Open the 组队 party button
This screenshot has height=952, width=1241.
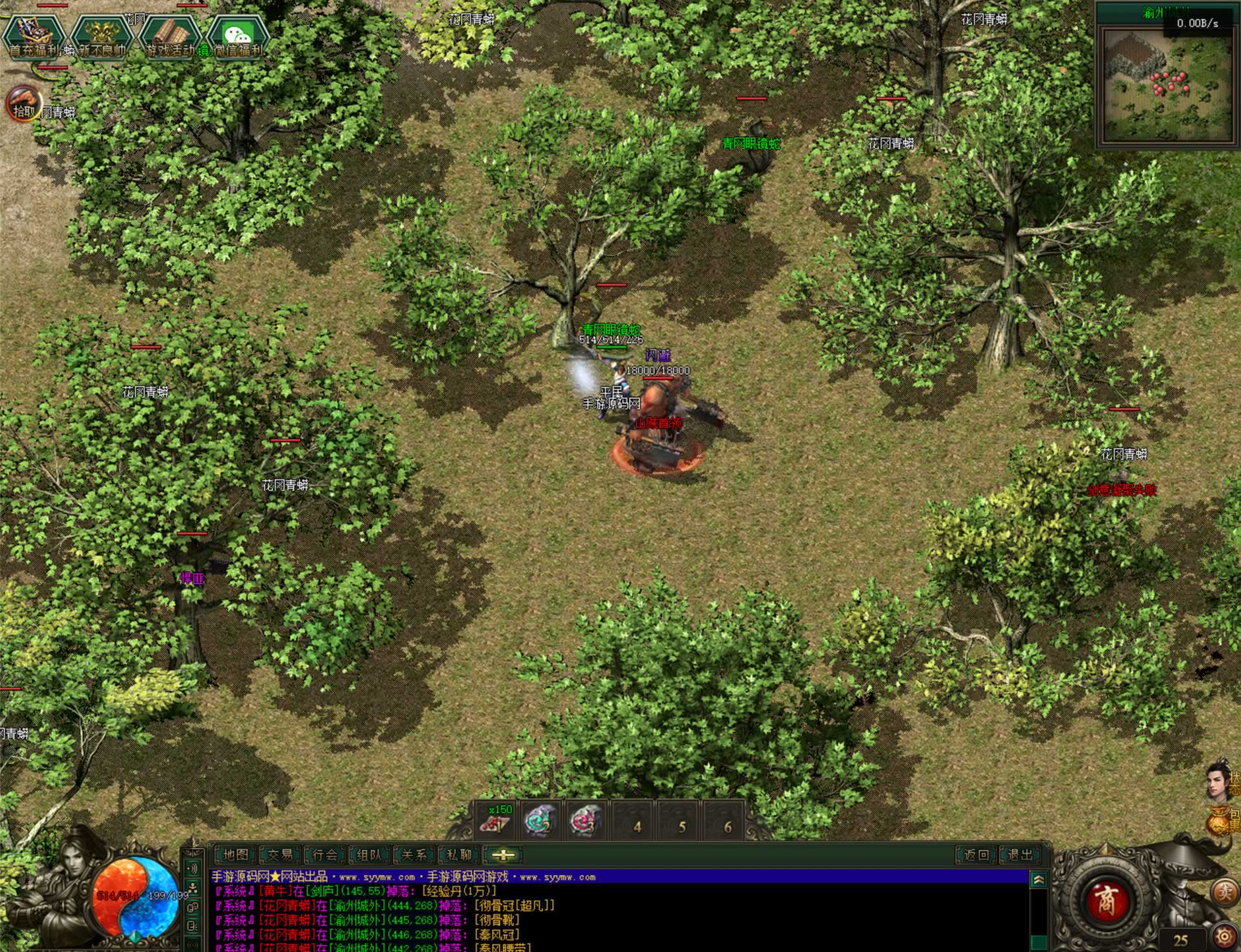(x=369, y=855)
